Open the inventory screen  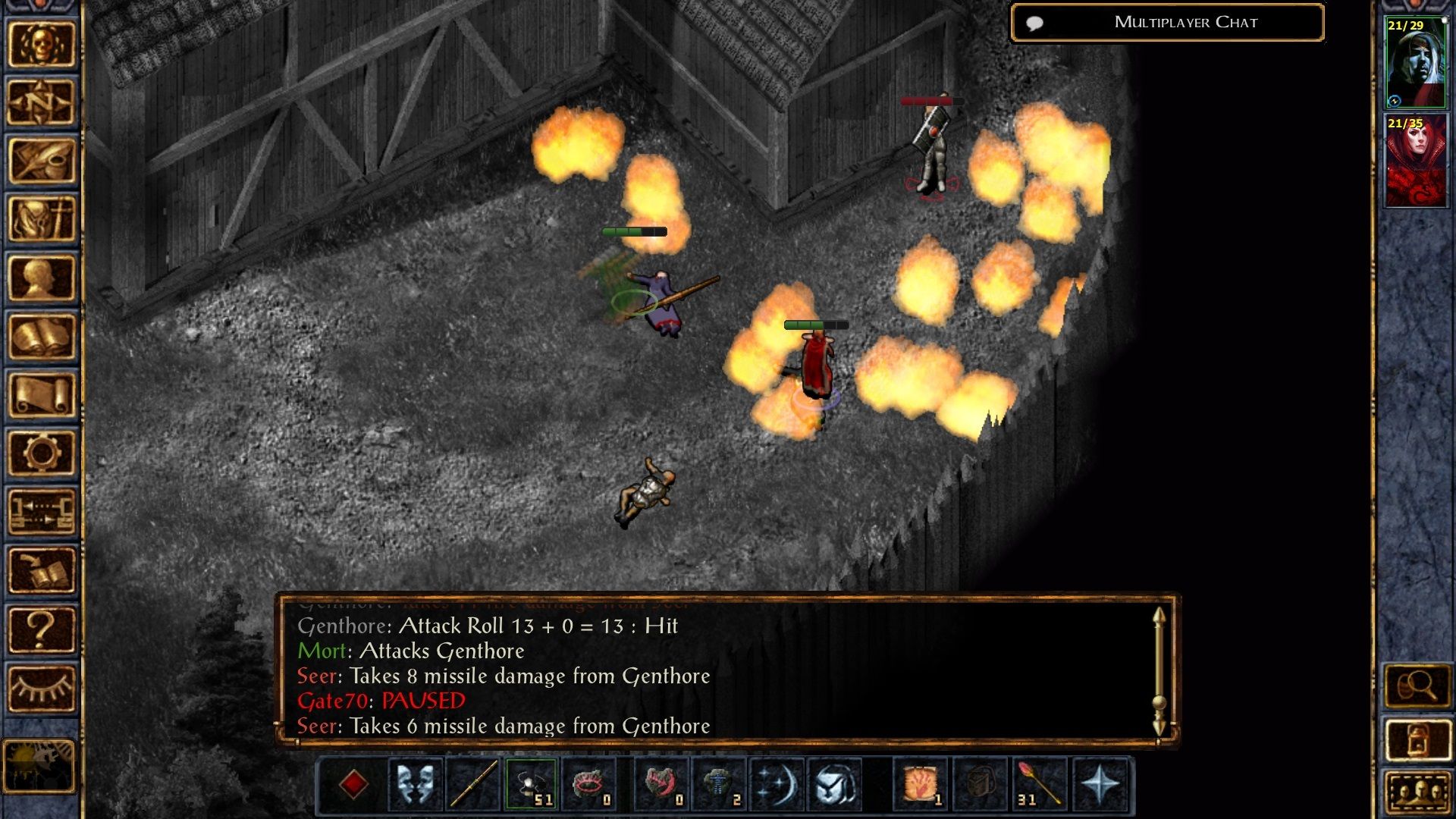42,218
